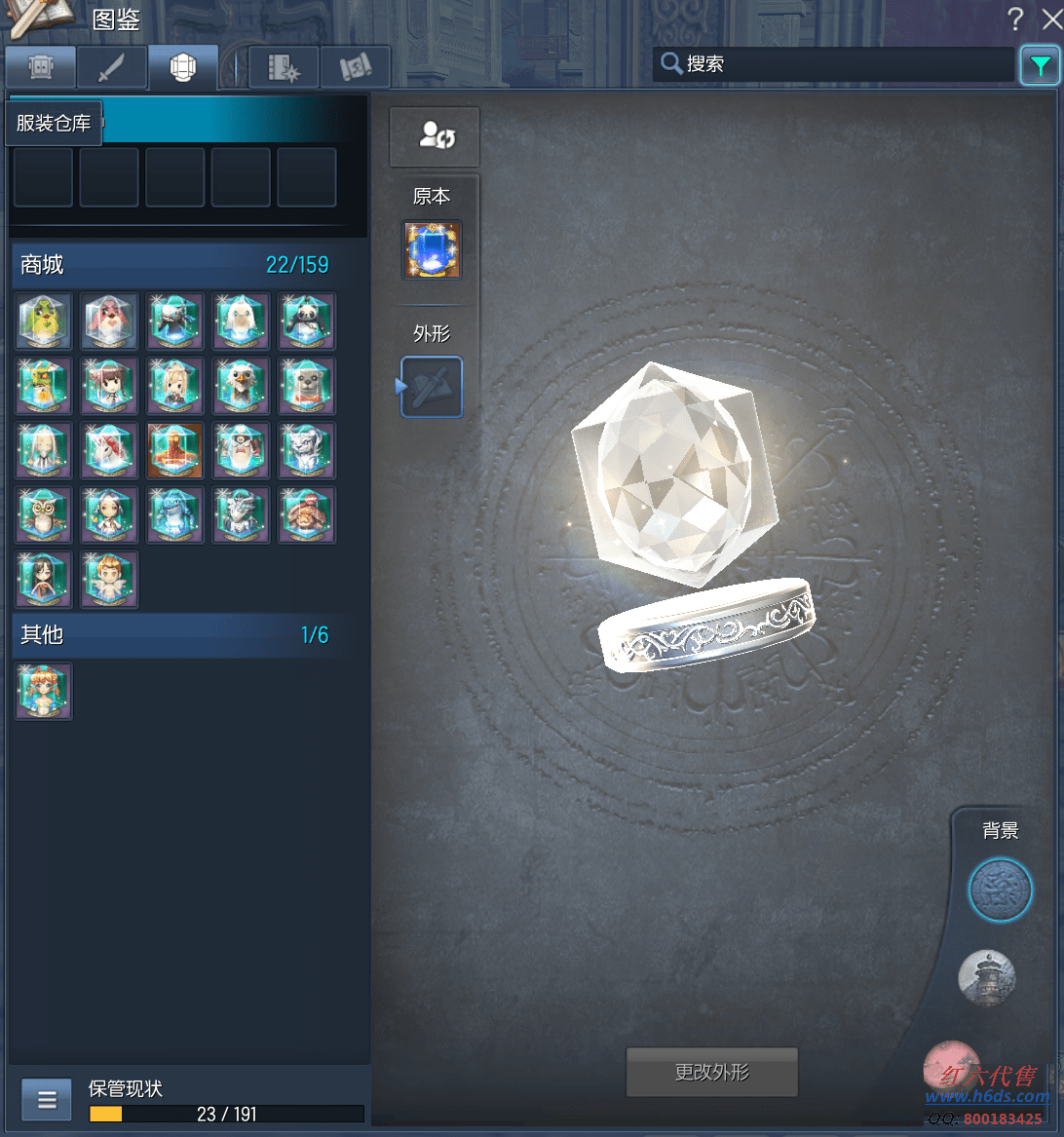1064x1137 pixels.
Task: Switch to the sword weapon tab
Action: 111,67
